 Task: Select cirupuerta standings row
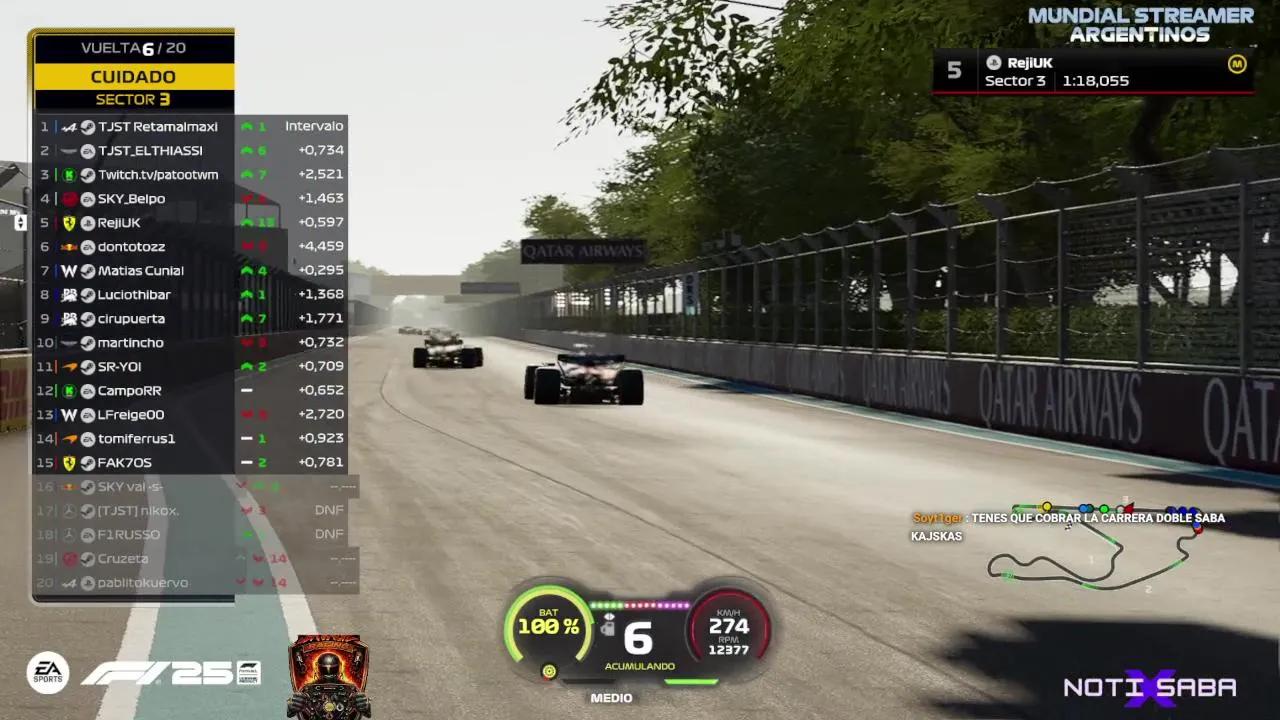(x=131, y=319)
